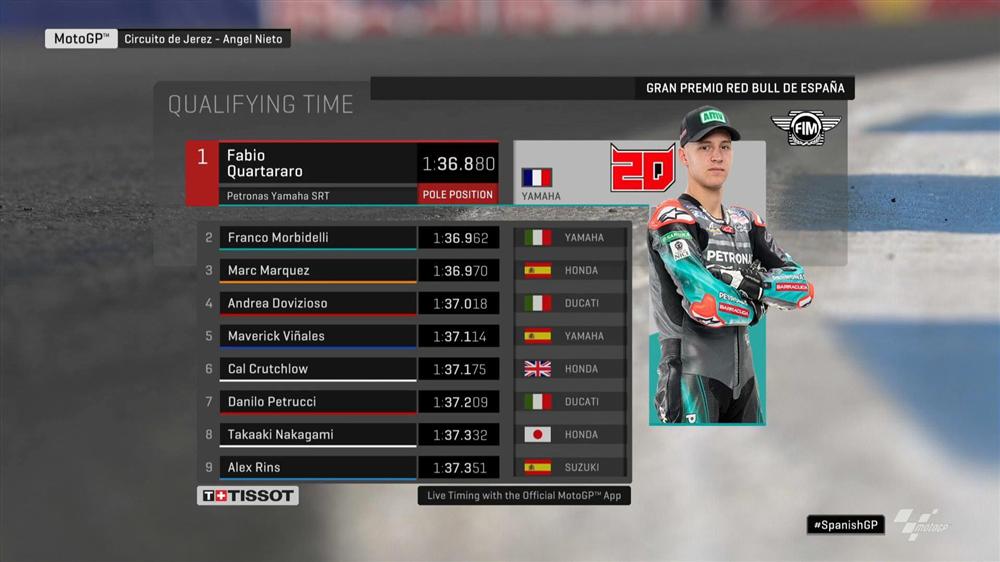
Task: Select Fabio Quartararo's pole position row
Action: click(x=300, y=163)
